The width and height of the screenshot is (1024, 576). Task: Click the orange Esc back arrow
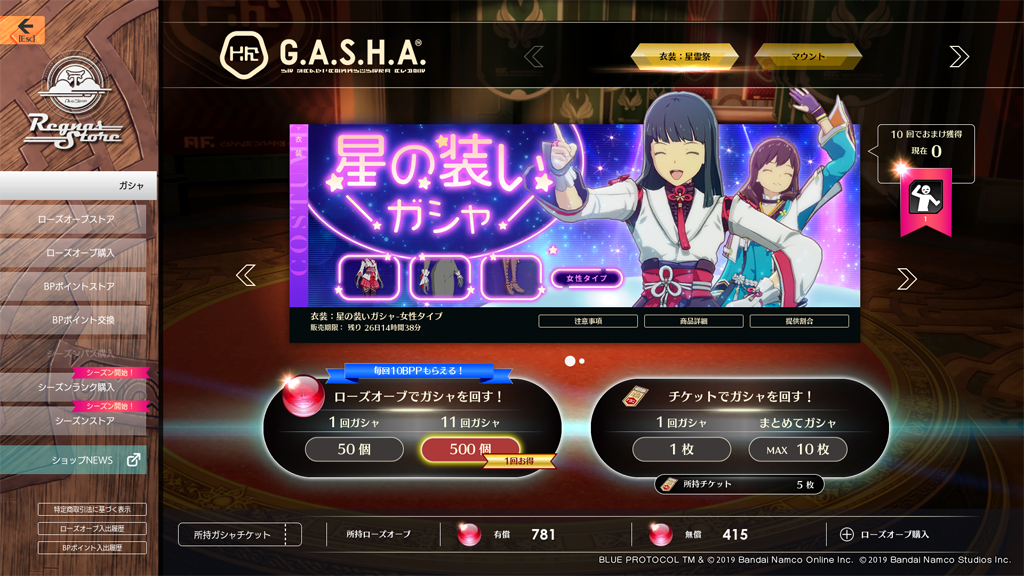point(26,30)
